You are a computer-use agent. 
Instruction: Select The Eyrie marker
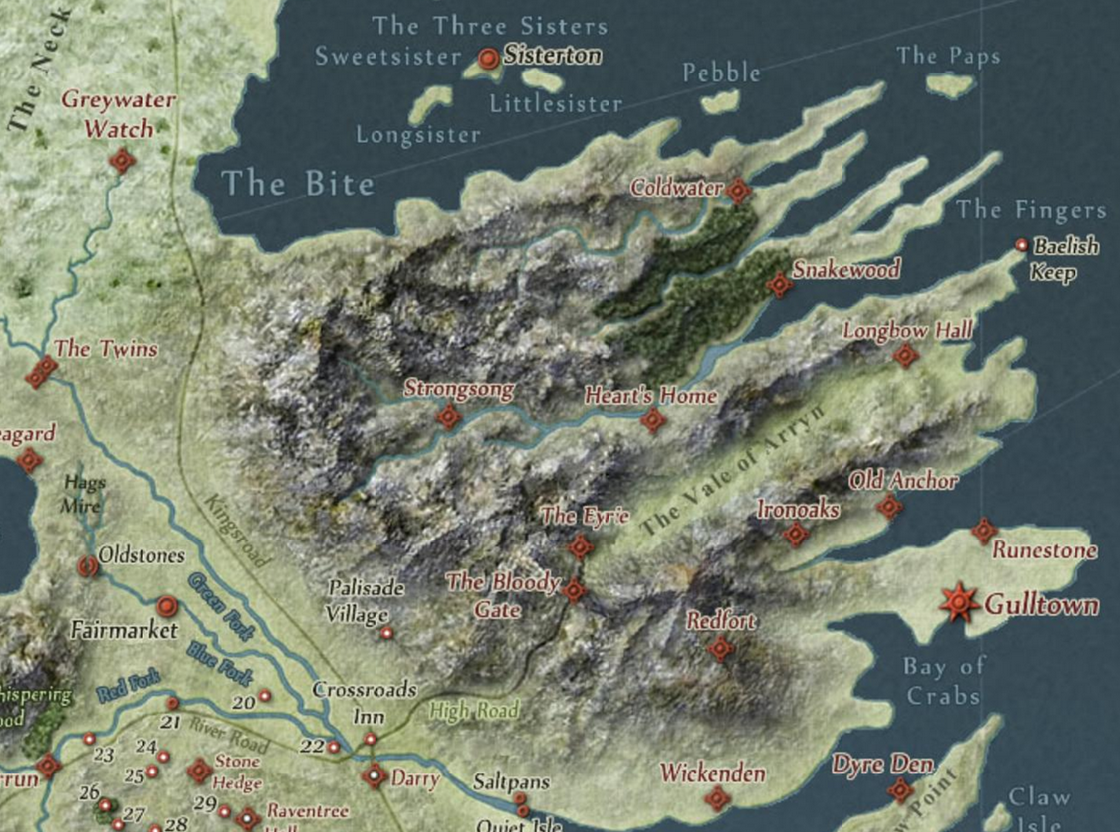point(581,546)
